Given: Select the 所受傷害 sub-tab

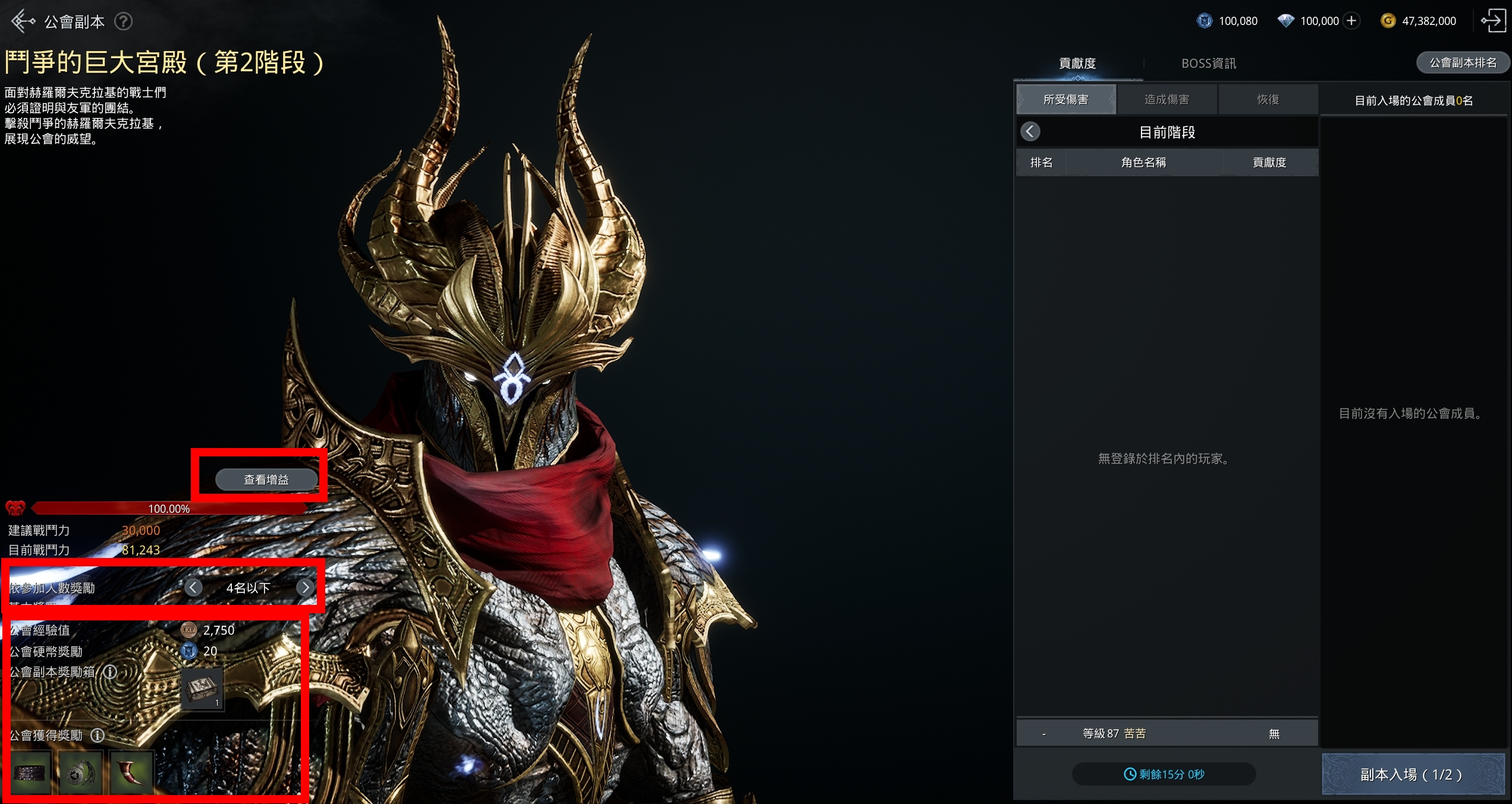Looking at the screenshot, I should pos(1065,99).
